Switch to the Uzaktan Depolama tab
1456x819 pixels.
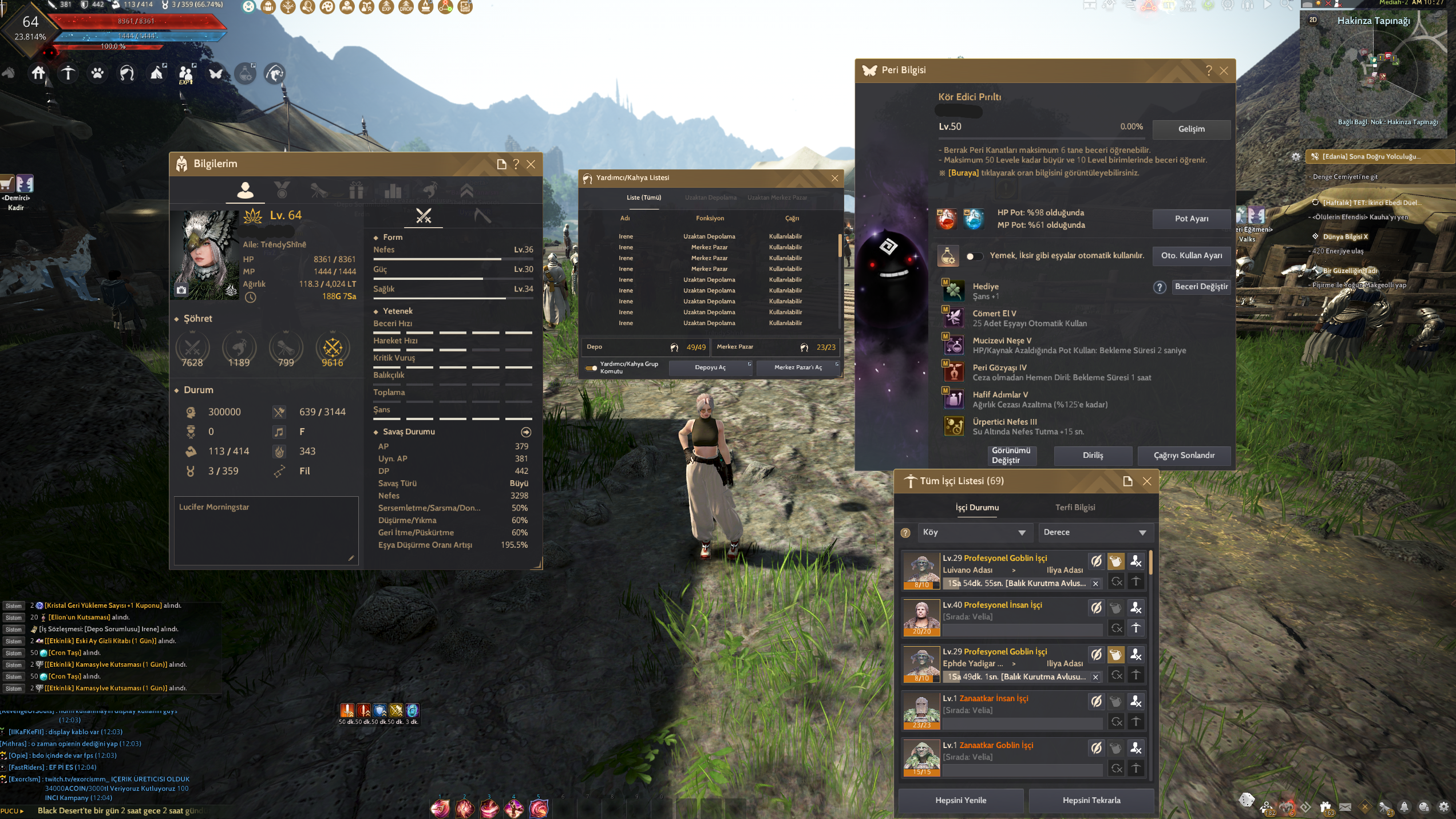710,198
